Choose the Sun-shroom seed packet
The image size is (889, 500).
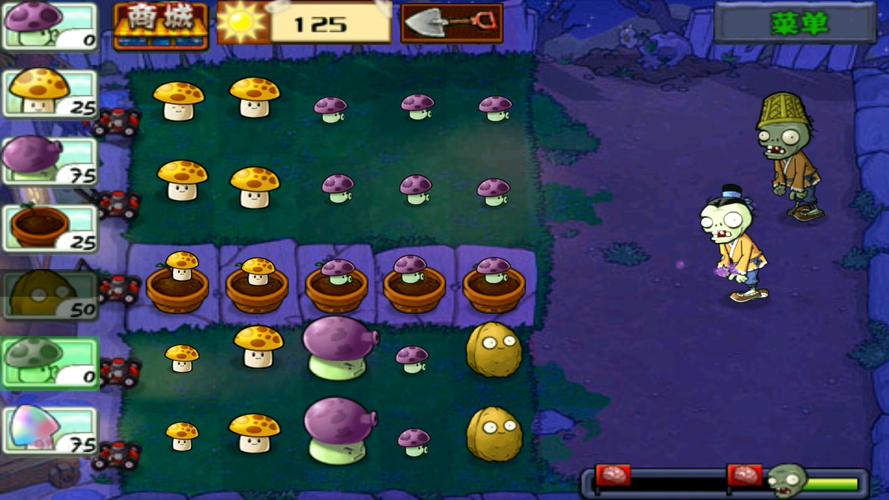50,93
